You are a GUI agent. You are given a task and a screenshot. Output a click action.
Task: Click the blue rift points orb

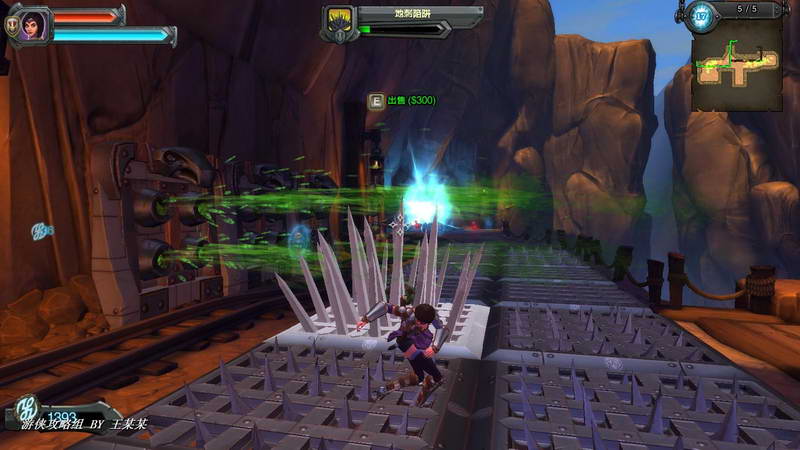(702, 15)
